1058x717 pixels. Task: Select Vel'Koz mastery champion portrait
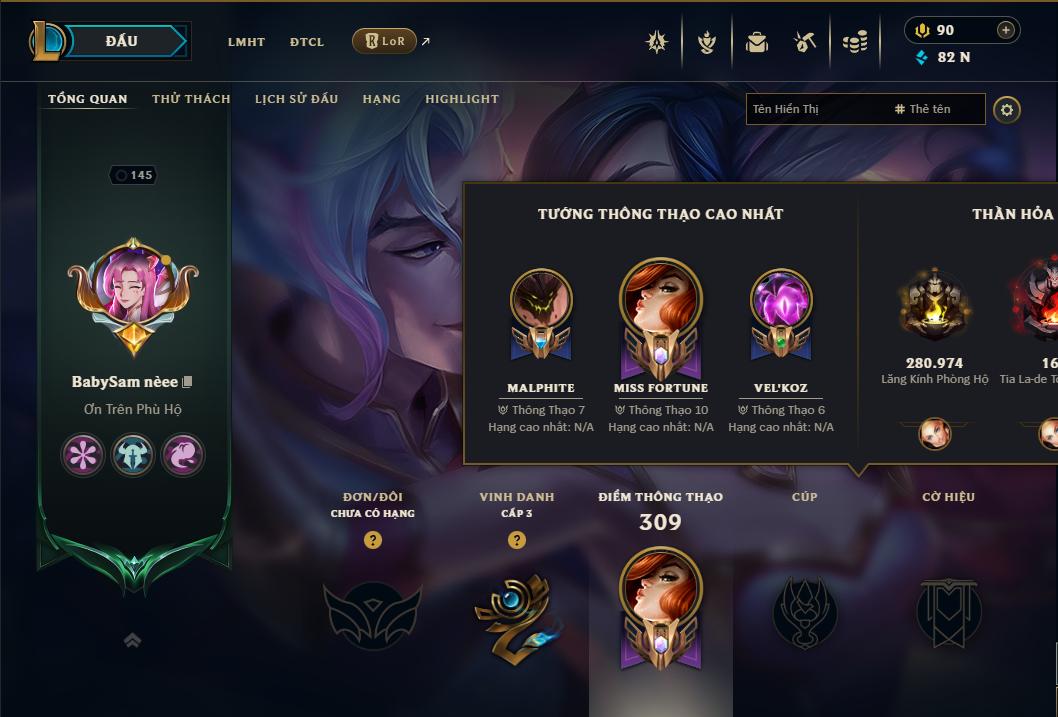781,305
